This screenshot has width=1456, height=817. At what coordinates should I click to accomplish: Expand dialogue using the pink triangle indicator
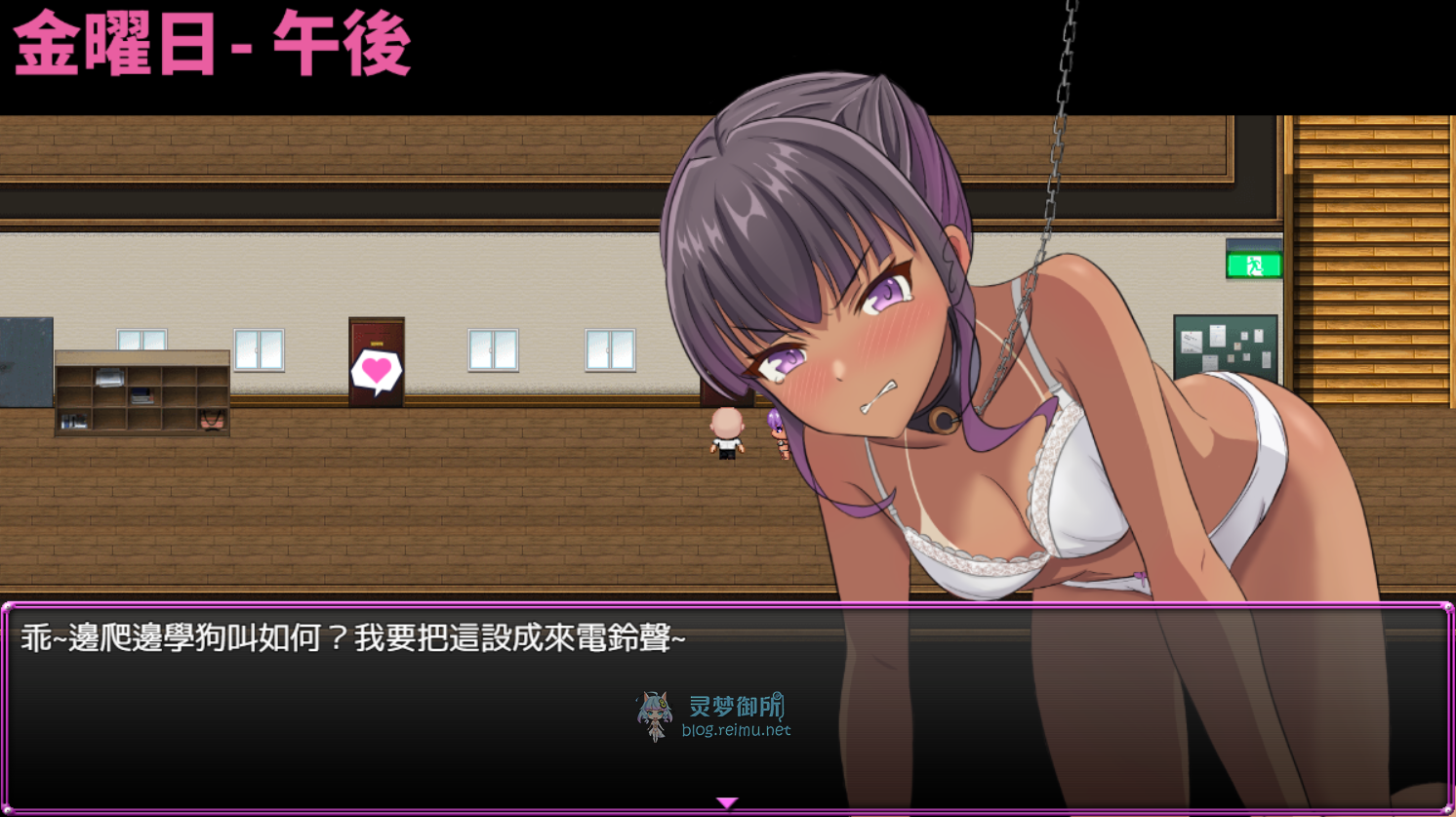pyautogui.click(x=727, y=800)
